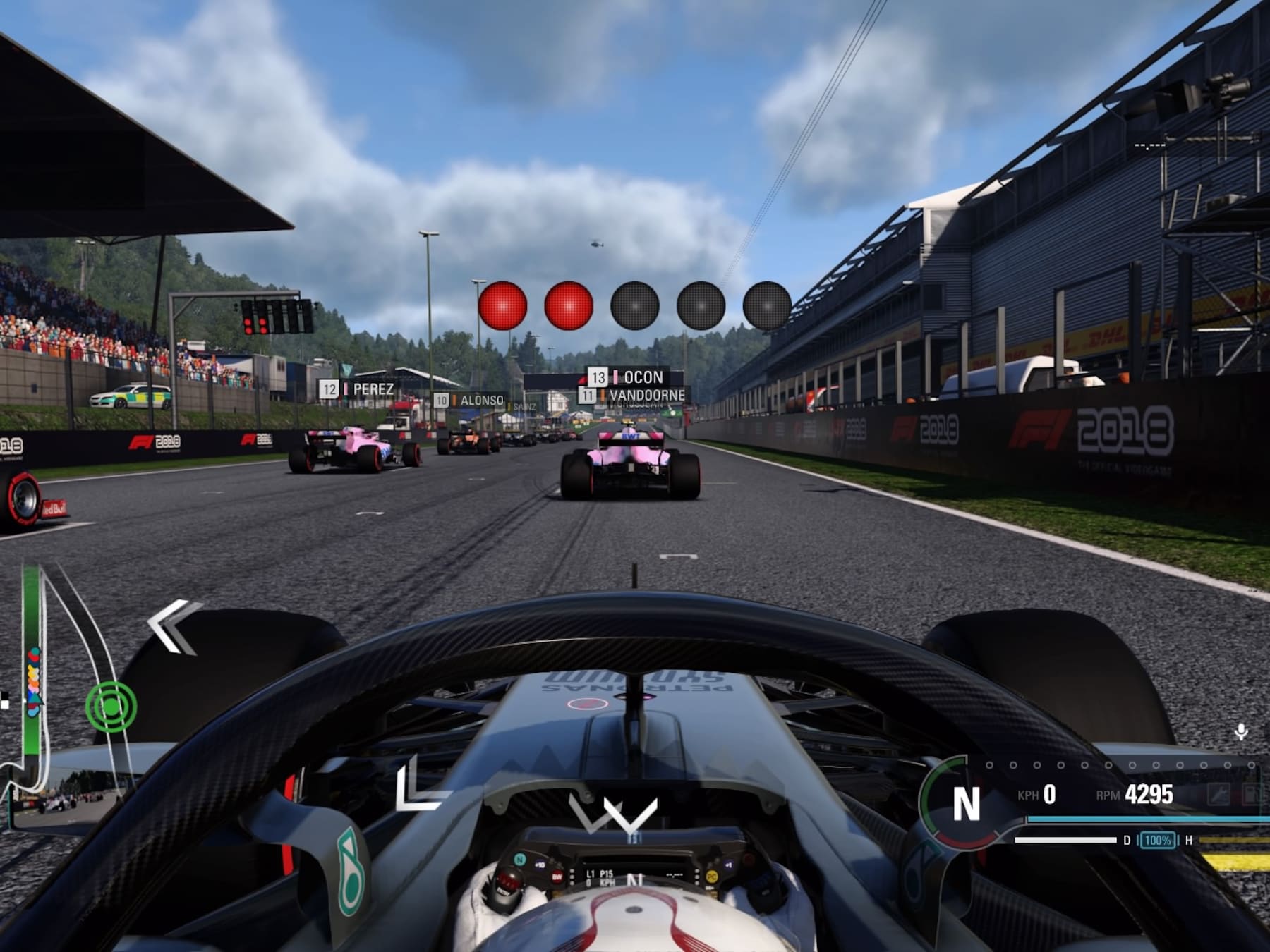Click the wrench car status icon
Viewport: 1270px width, 952px height.
[1219, 795]
